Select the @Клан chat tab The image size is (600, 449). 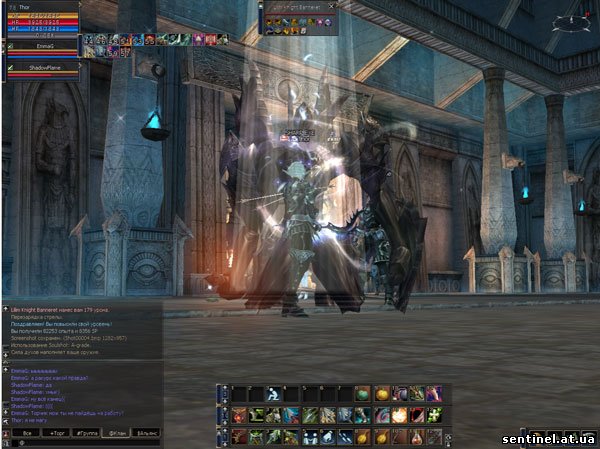(x=114, y=431)
